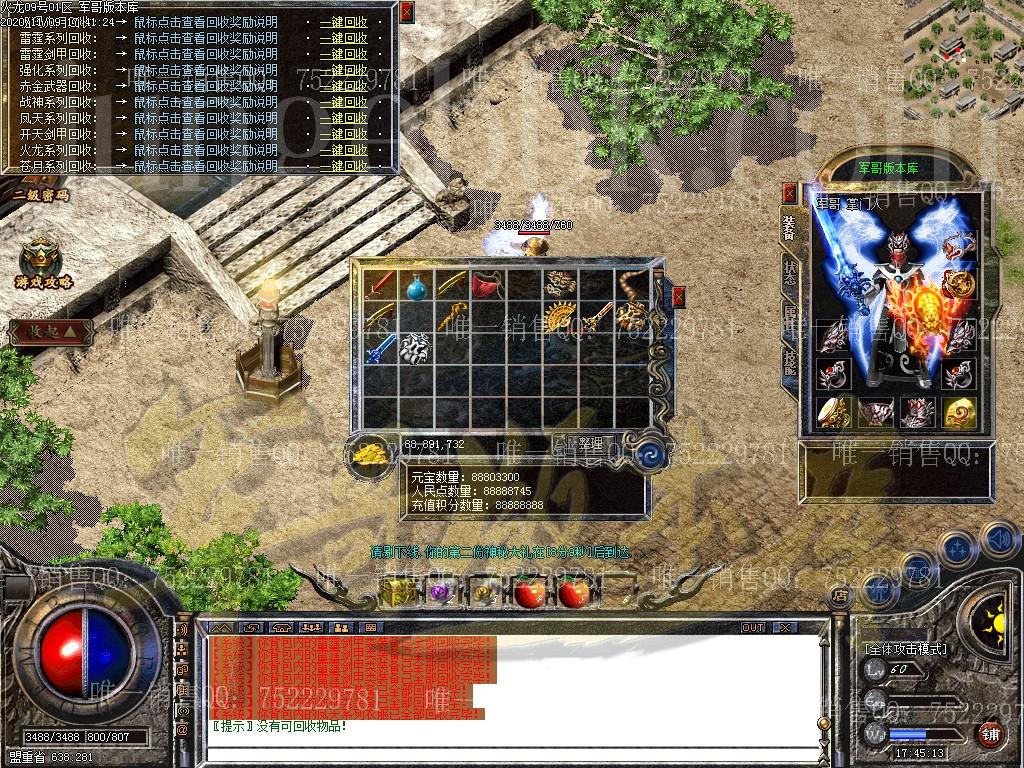Close the inventory bag window
1024x768 pixels.
click(679, 297)
